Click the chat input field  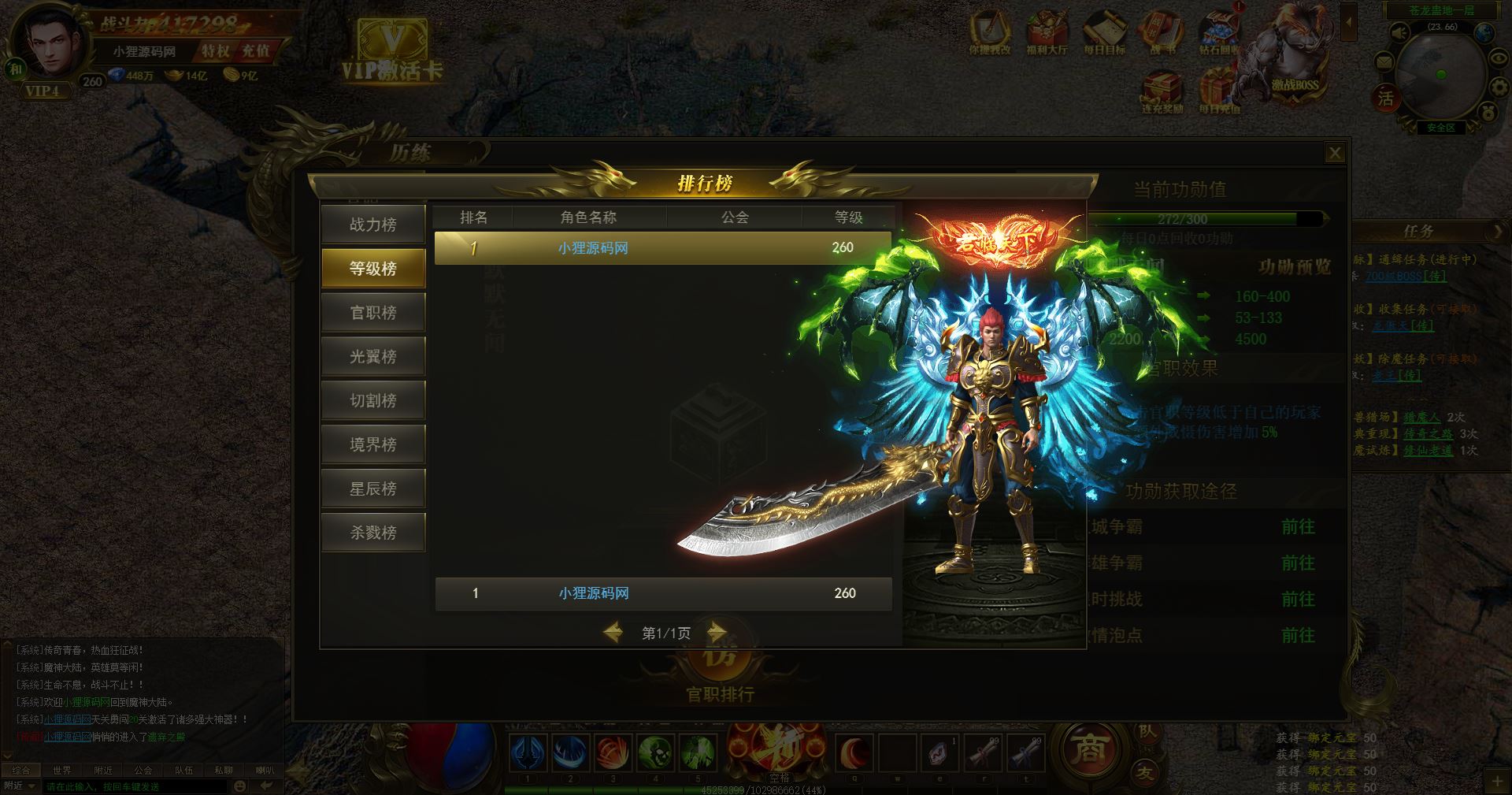134,786
